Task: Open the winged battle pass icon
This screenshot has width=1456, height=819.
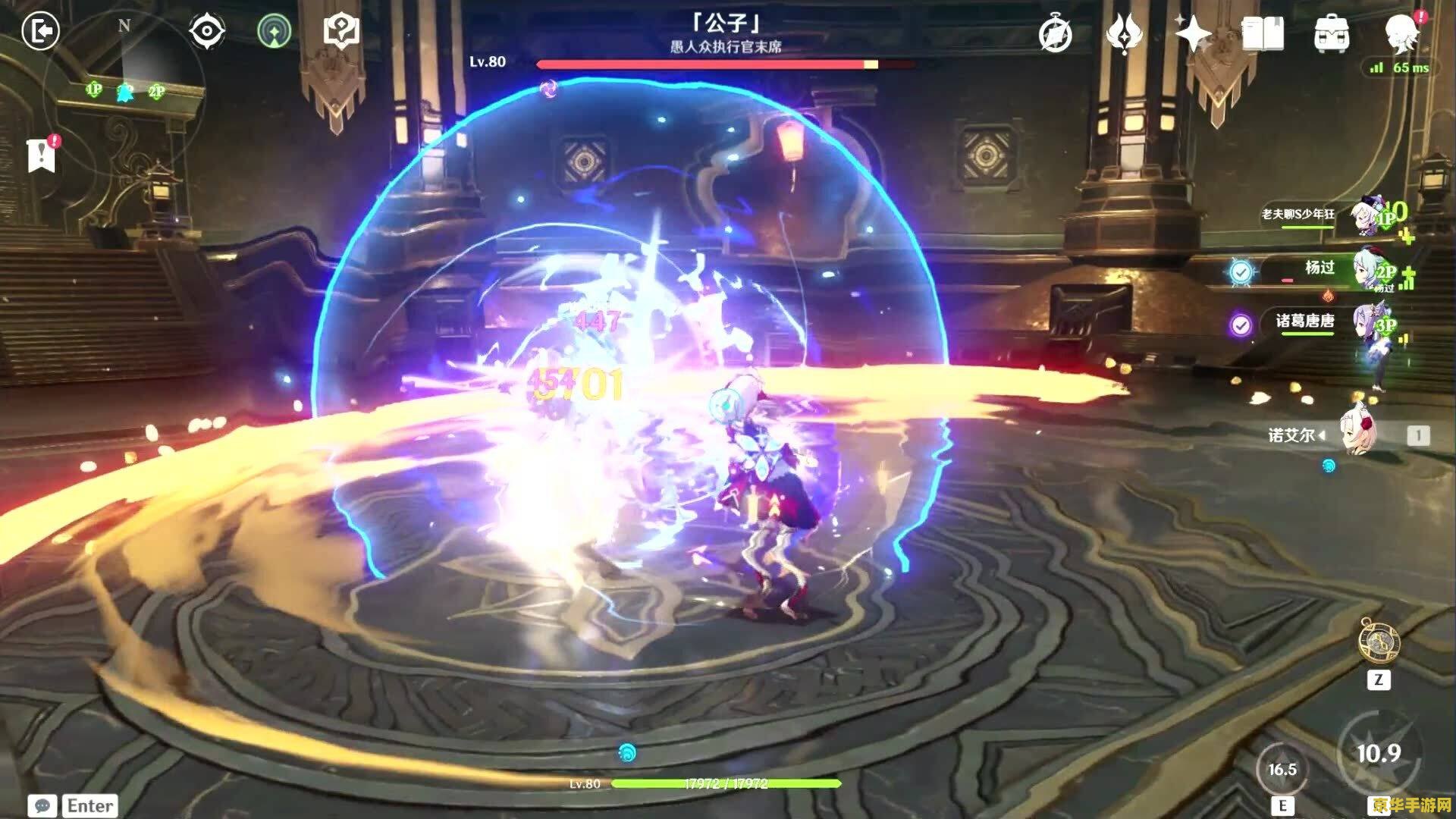Action: [1124, 34]
